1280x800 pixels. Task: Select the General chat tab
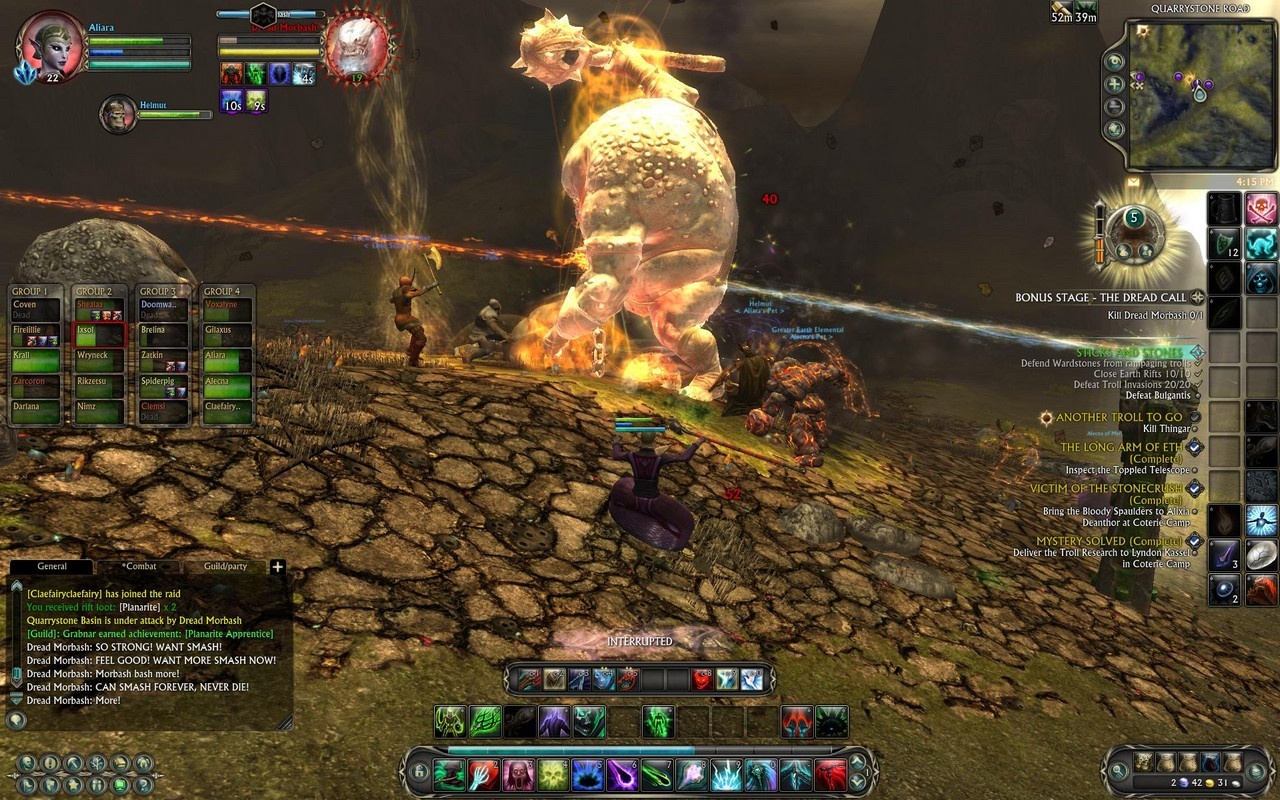tap(52, 566)
